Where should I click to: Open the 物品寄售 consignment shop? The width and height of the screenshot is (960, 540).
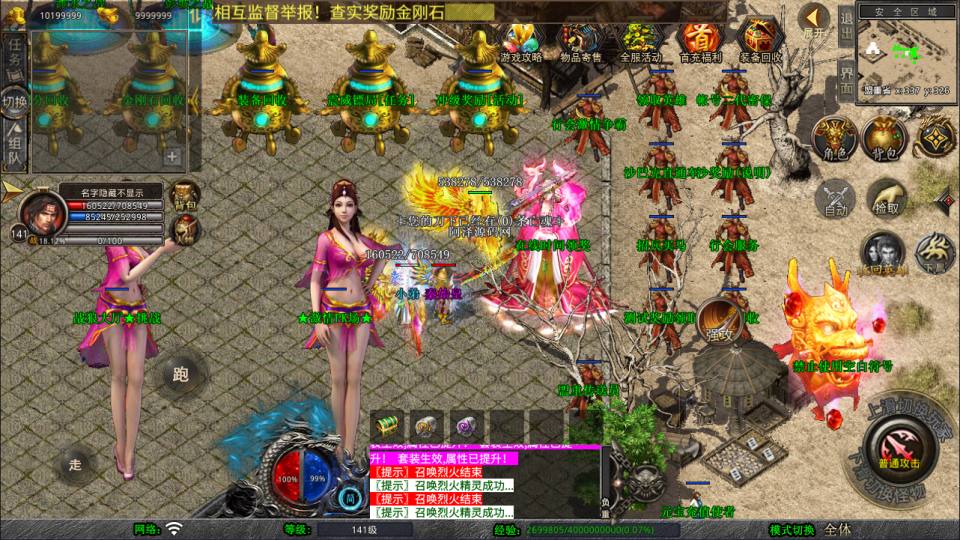click(x=580, y=42)
